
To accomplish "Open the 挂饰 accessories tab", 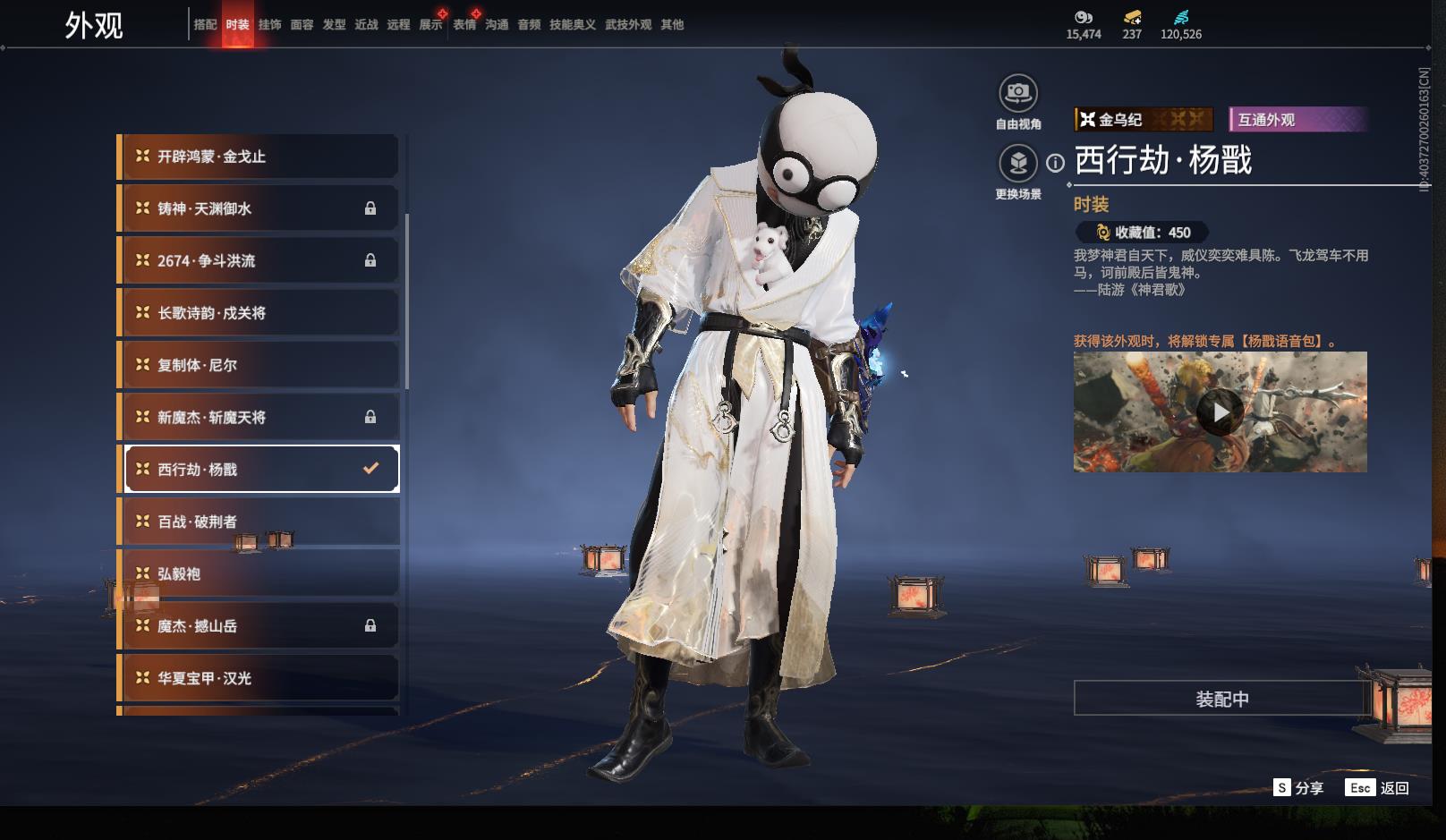I will coord(269,25).
